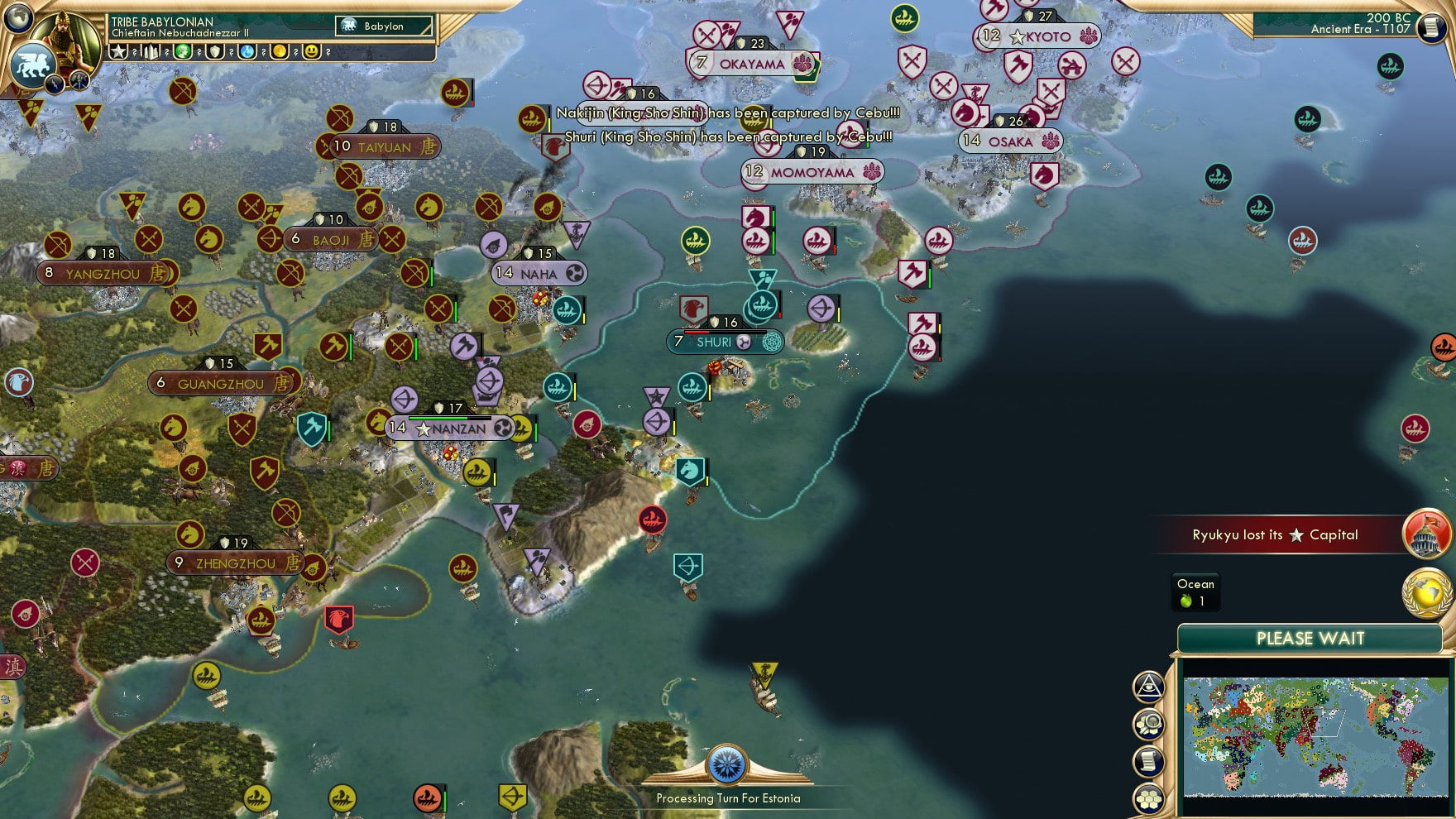Click the shield production icon in top bar
The width and height of the screenshot is (1456, 819).
[x=216, y=51]
